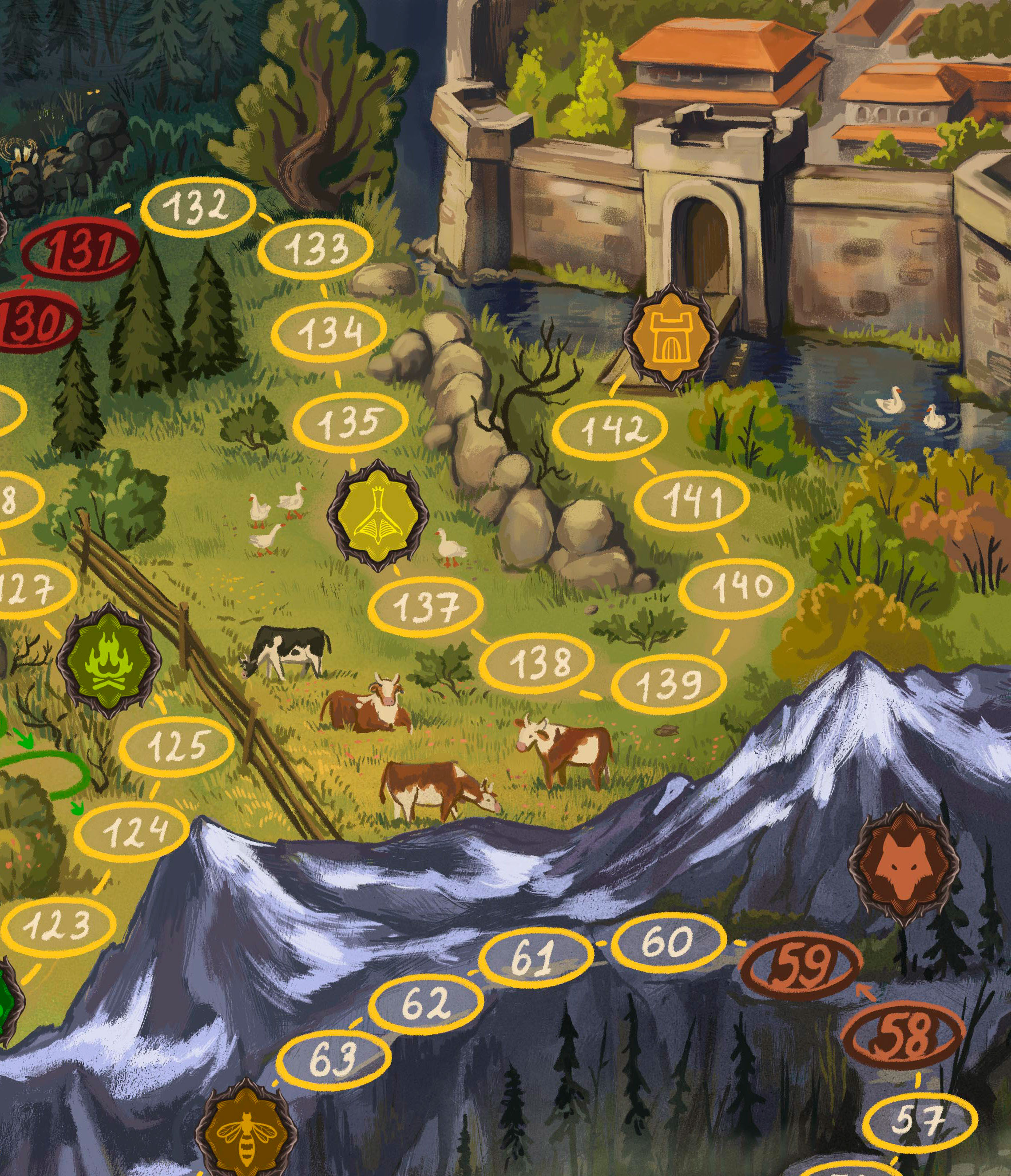Click the red space numbered 131
The width and height of the screenshot is (1011, 1176).
pos(79,250)
